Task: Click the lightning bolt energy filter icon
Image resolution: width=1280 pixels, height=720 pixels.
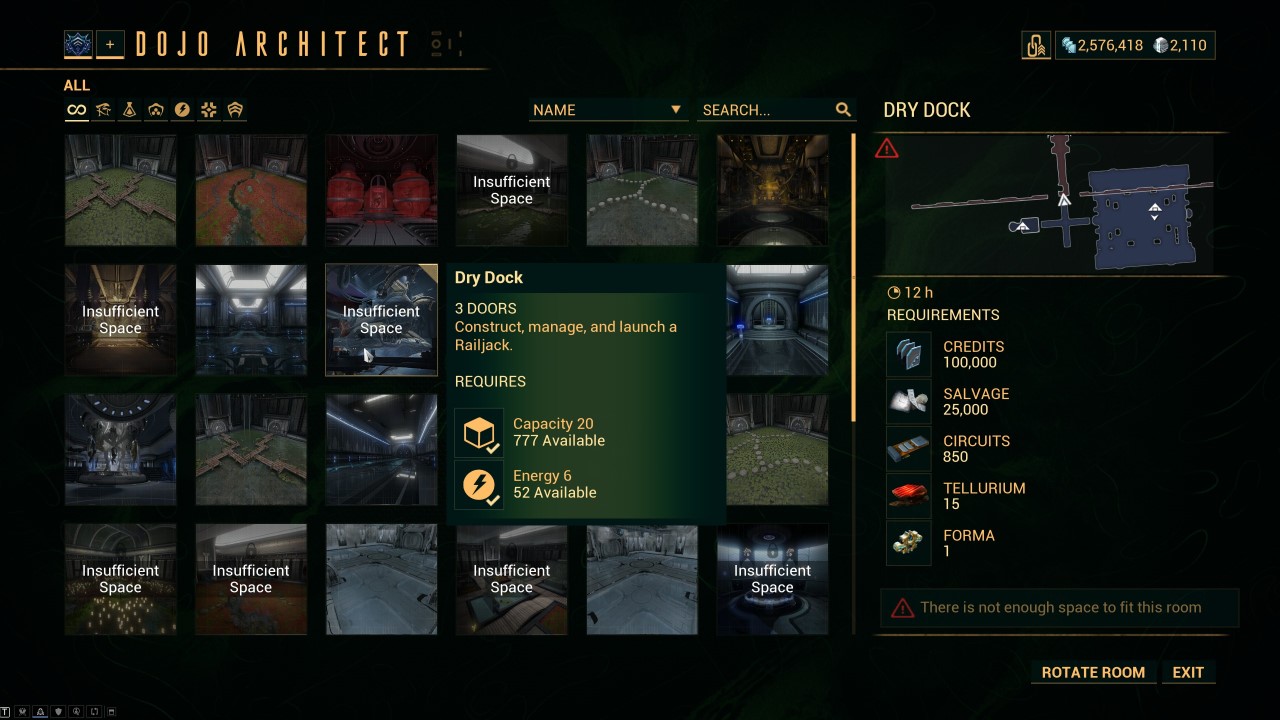Action: [182, 109]
